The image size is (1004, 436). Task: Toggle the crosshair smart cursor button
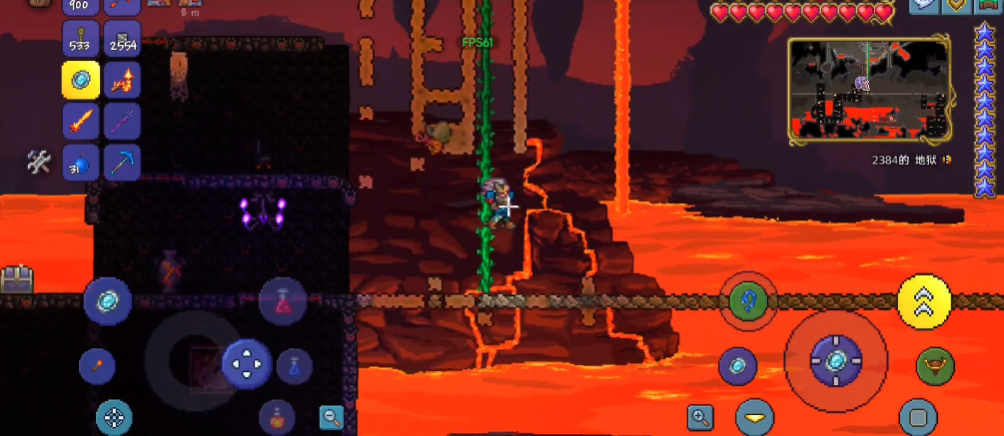(114, 417)
